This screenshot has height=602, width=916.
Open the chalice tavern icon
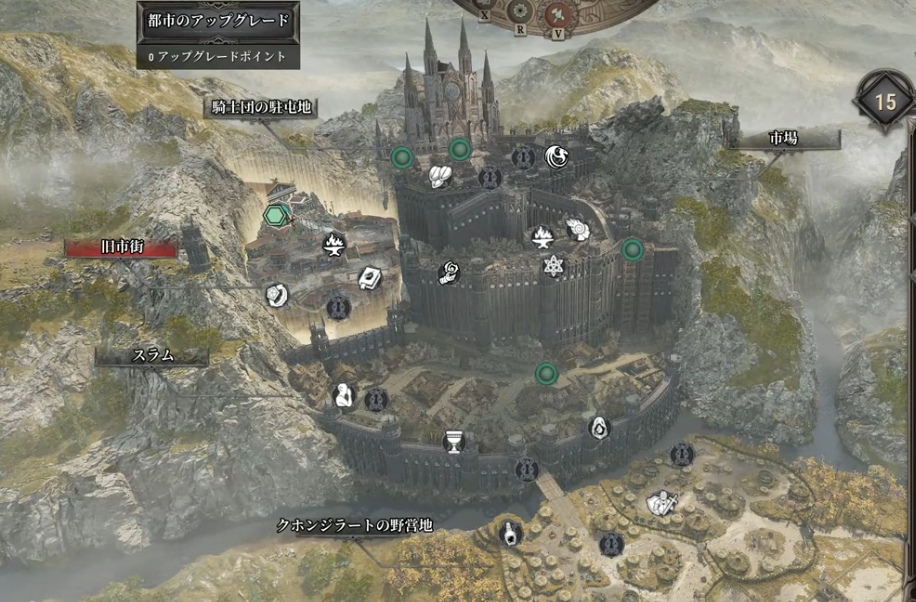pyautogui.click(x=454, y=441)
